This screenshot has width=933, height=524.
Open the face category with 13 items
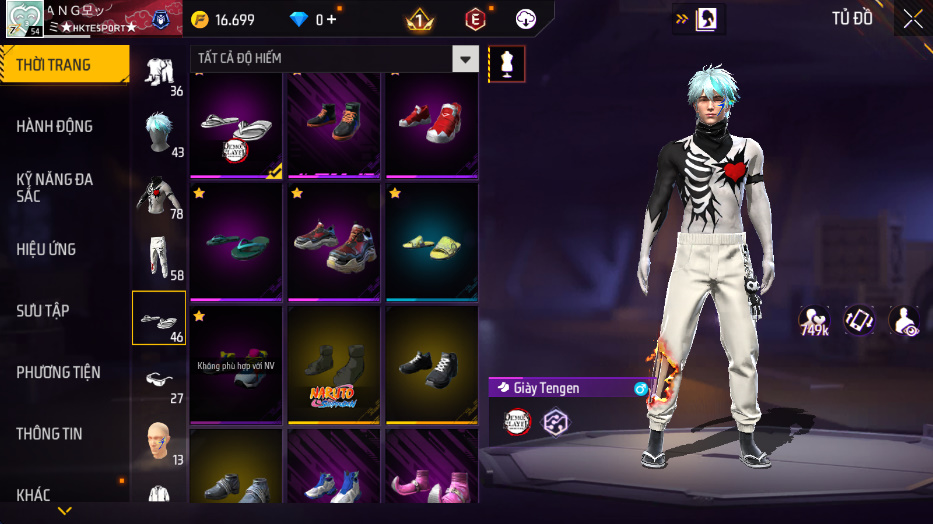tap(158, 440)
